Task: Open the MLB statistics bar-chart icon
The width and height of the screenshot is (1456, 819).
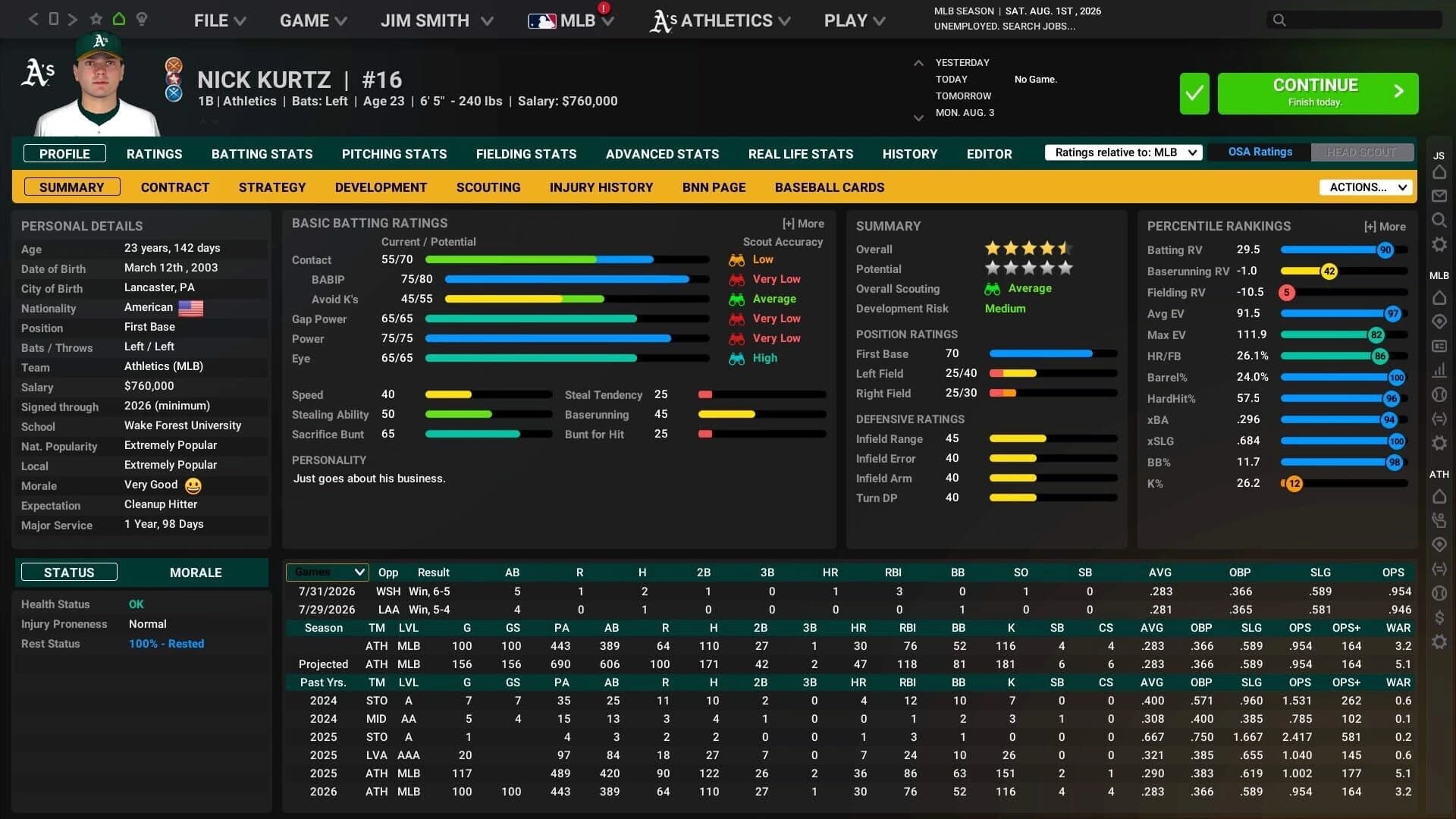Action: coord(1439,369)
